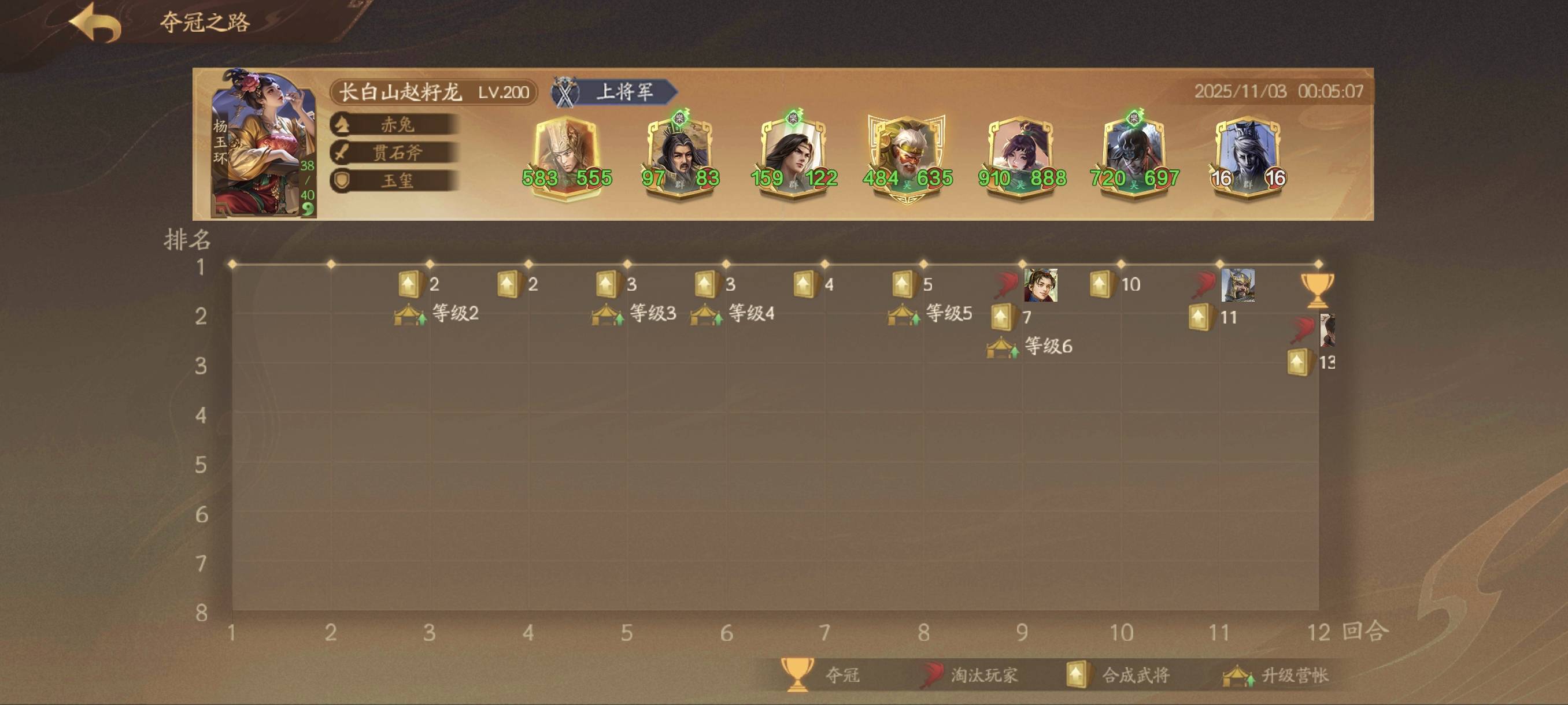
Task: Go back using the return arrow
Action: coord(95,23)
